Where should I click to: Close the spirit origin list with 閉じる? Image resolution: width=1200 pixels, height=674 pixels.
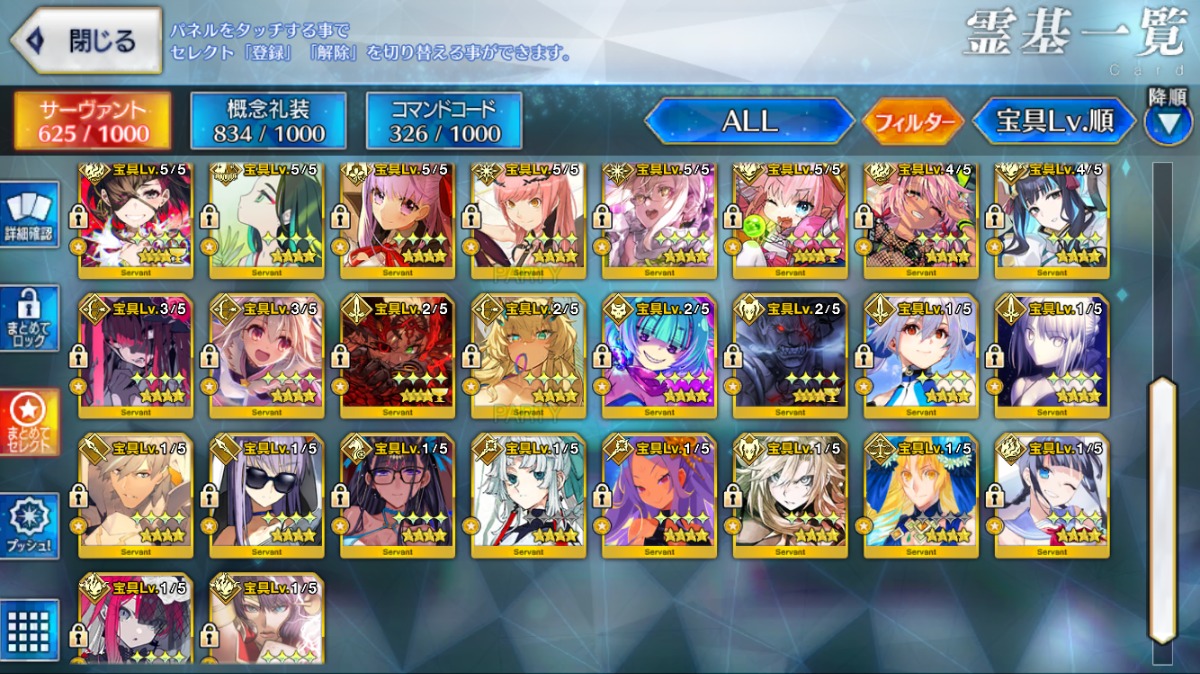(86, 41)
